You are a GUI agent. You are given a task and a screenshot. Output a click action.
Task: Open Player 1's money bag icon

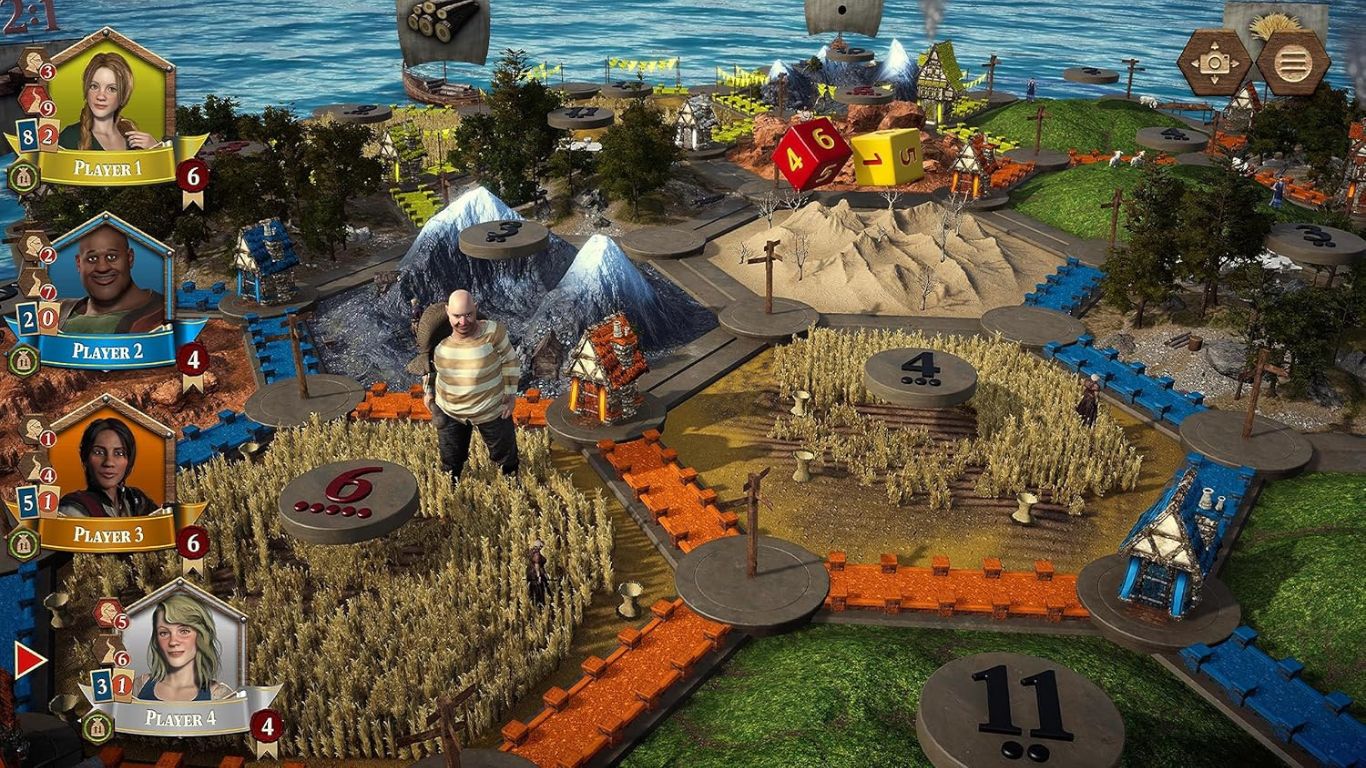(21, 177)
